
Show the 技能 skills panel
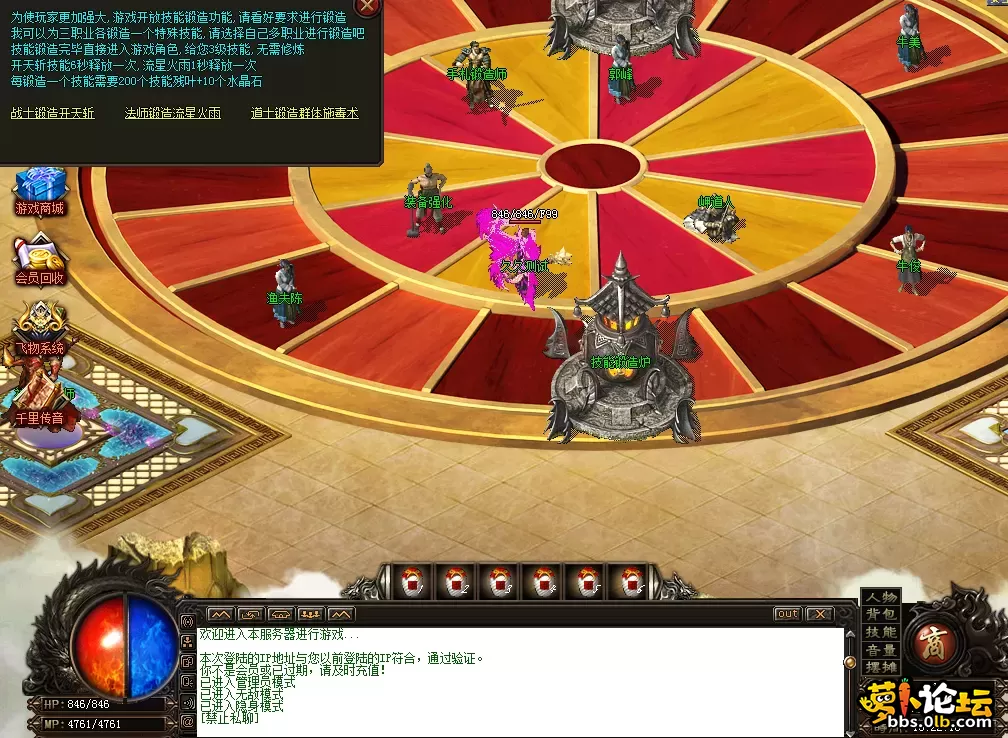point(881,632)
